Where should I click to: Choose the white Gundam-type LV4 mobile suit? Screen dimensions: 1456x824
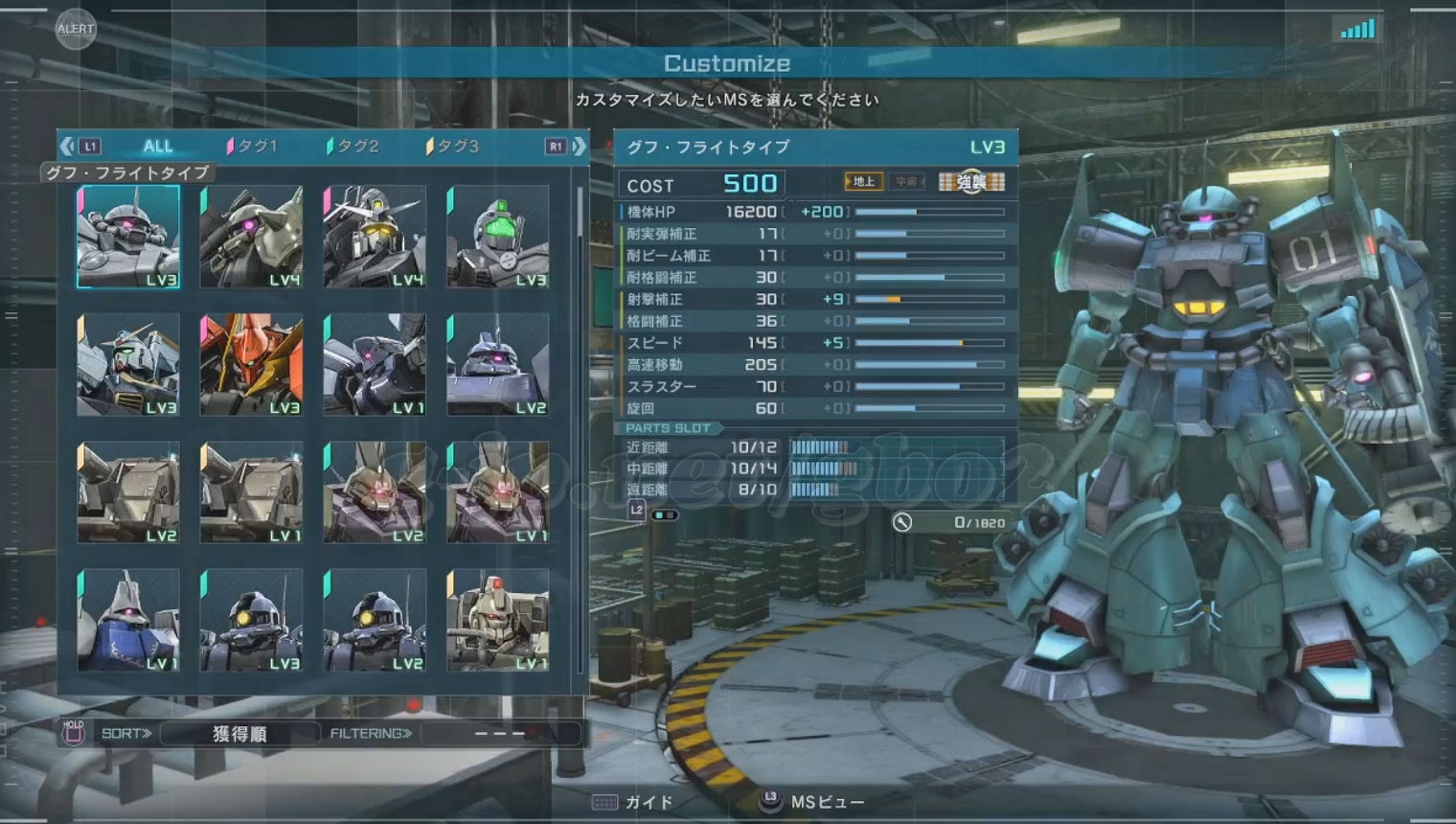[x=375, y=237]
